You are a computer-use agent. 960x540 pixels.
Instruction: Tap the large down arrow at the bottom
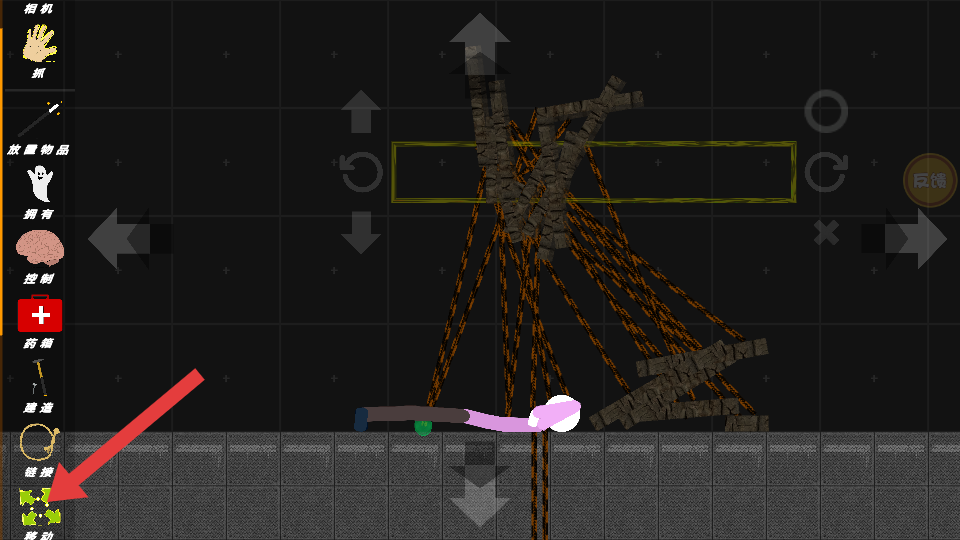tap(480, 497)
